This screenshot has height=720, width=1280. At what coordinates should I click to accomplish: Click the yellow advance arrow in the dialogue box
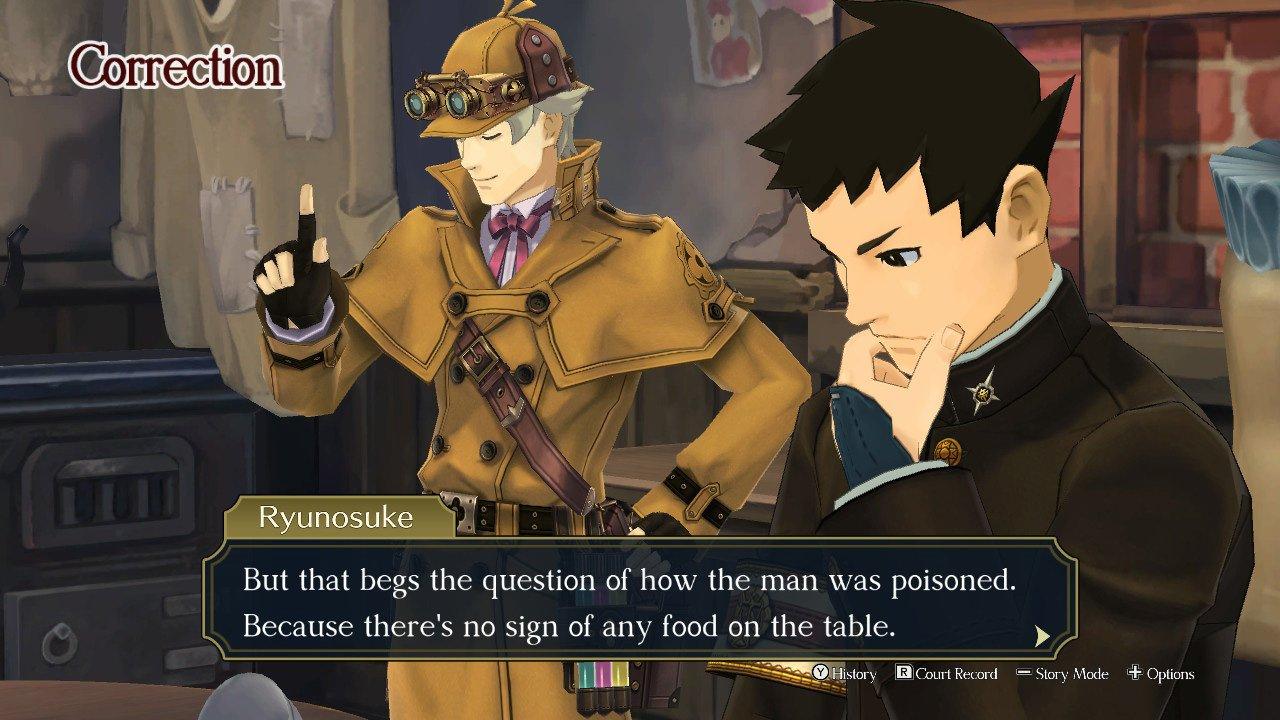[1041, 633]
